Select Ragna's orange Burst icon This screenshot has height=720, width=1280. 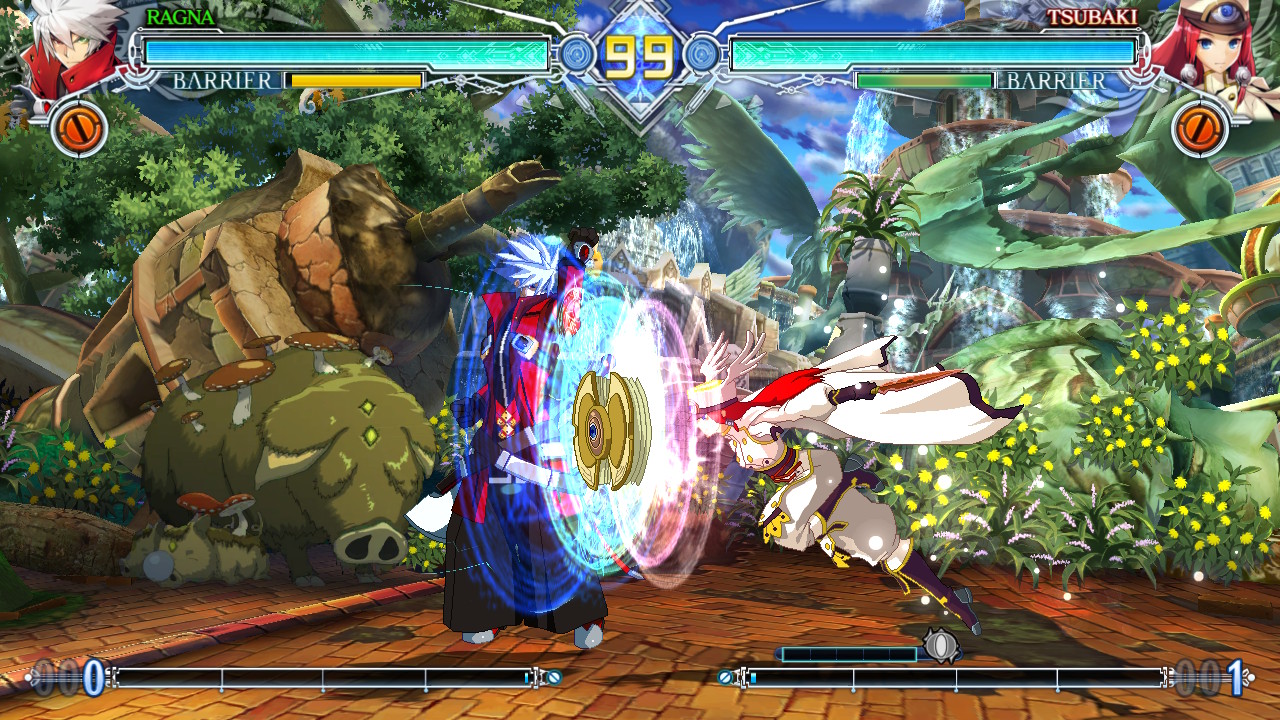pyautogui.click(x=79, y=128)
